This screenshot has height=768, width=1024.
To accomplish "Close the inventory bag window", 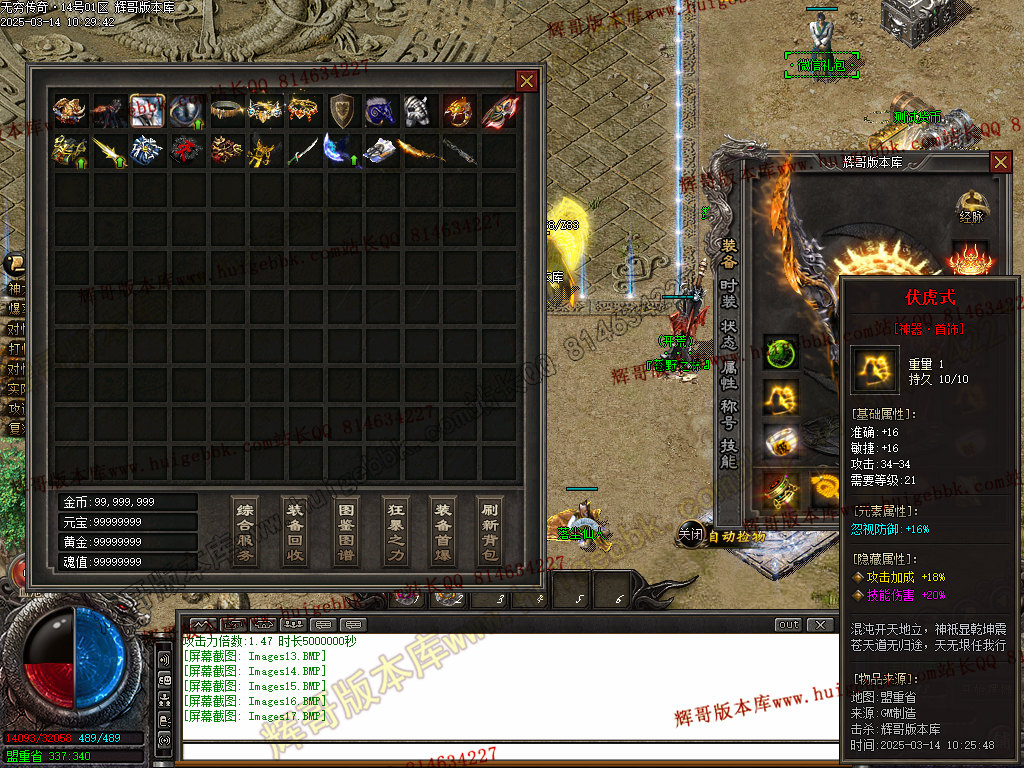I will (x=526, y=81).
